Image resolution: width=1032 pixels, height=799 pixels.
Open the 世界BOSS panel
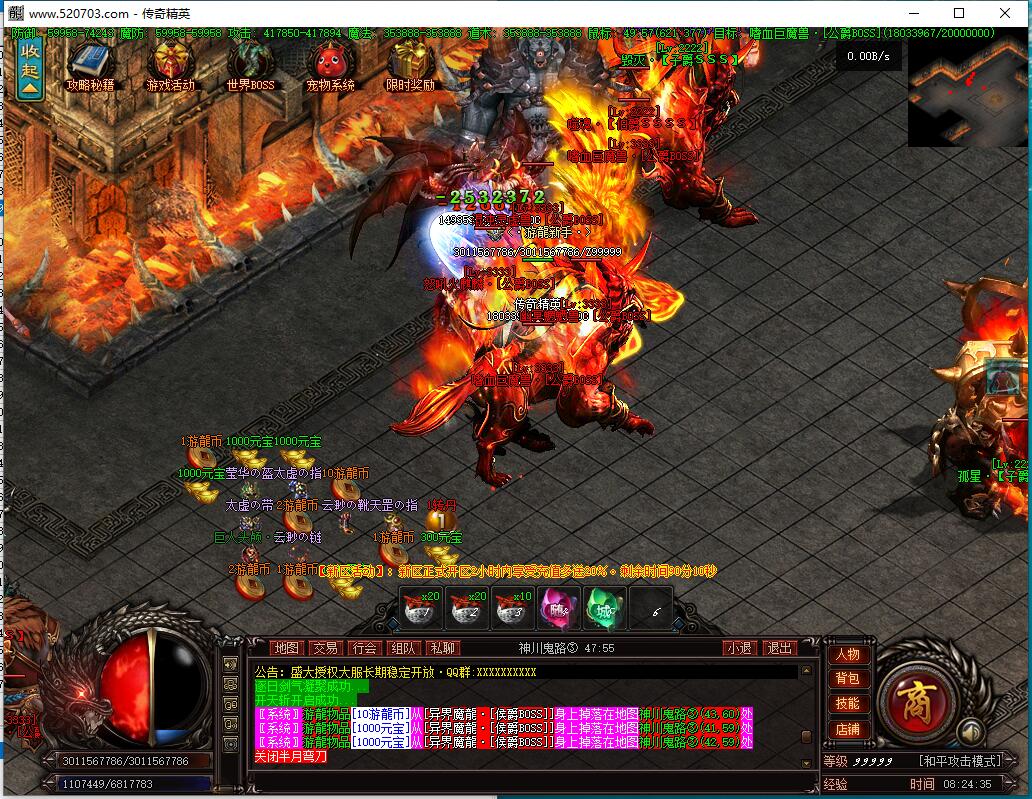(250, 66)
